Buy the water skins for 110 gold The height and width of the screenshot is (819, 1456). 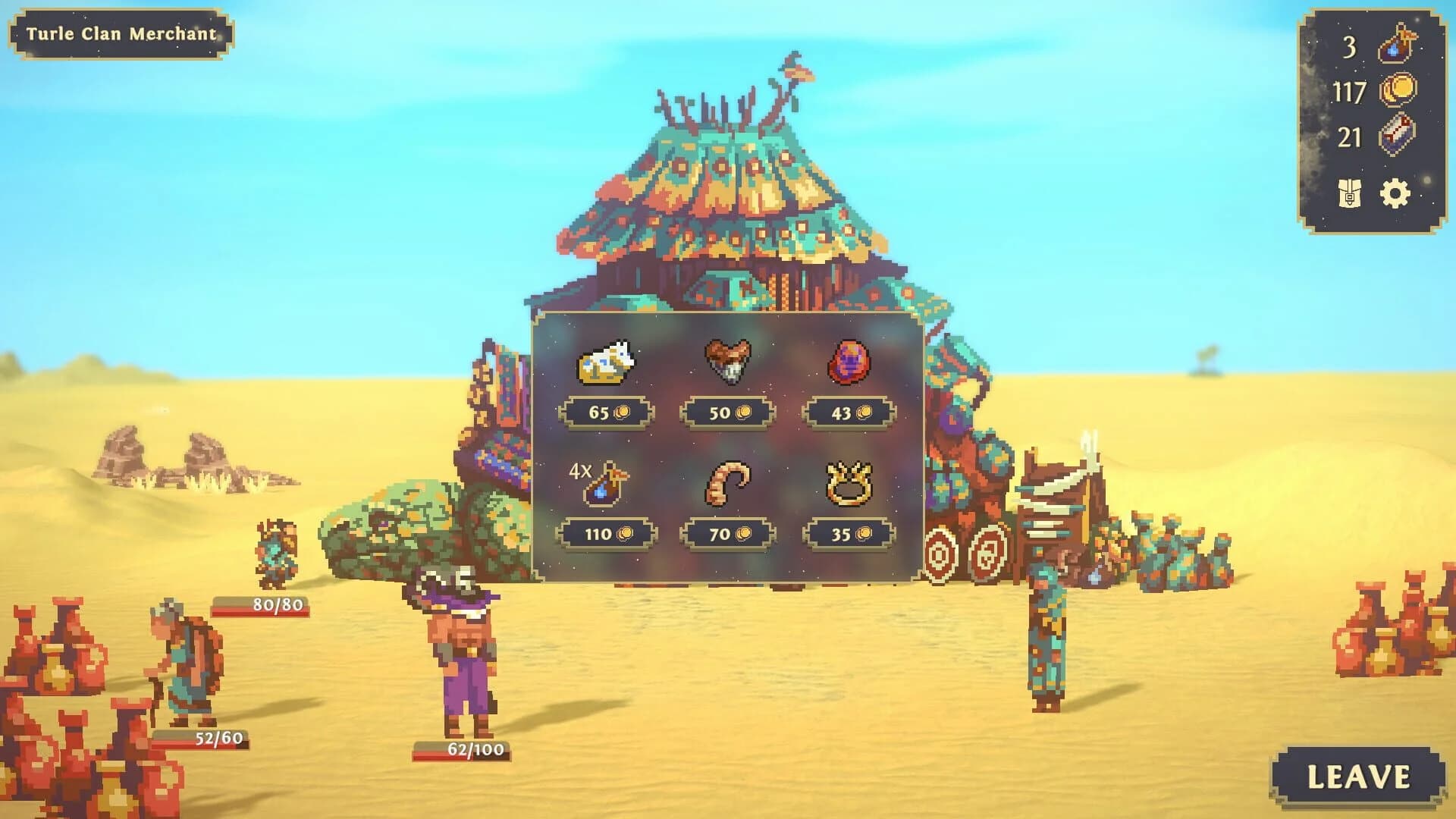[x=606, y=534]
